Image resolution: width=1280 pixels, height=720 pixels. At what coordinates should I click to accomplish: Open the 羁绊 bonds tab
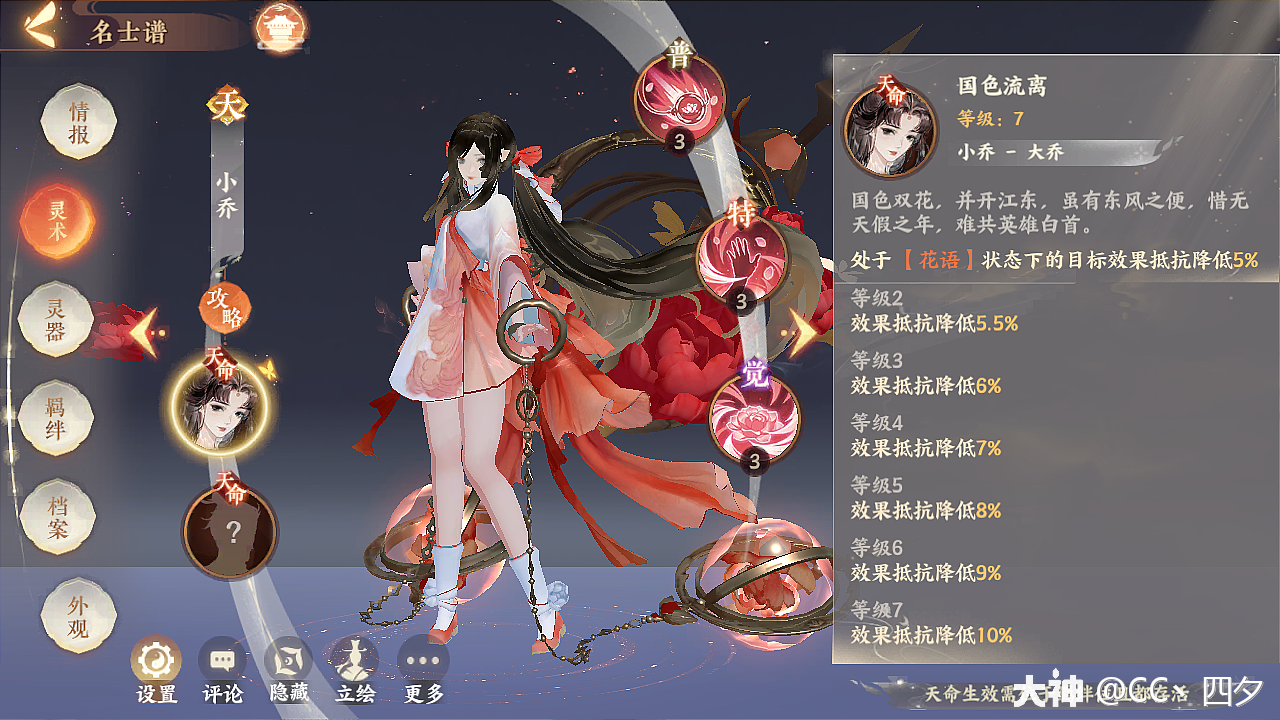55,418
